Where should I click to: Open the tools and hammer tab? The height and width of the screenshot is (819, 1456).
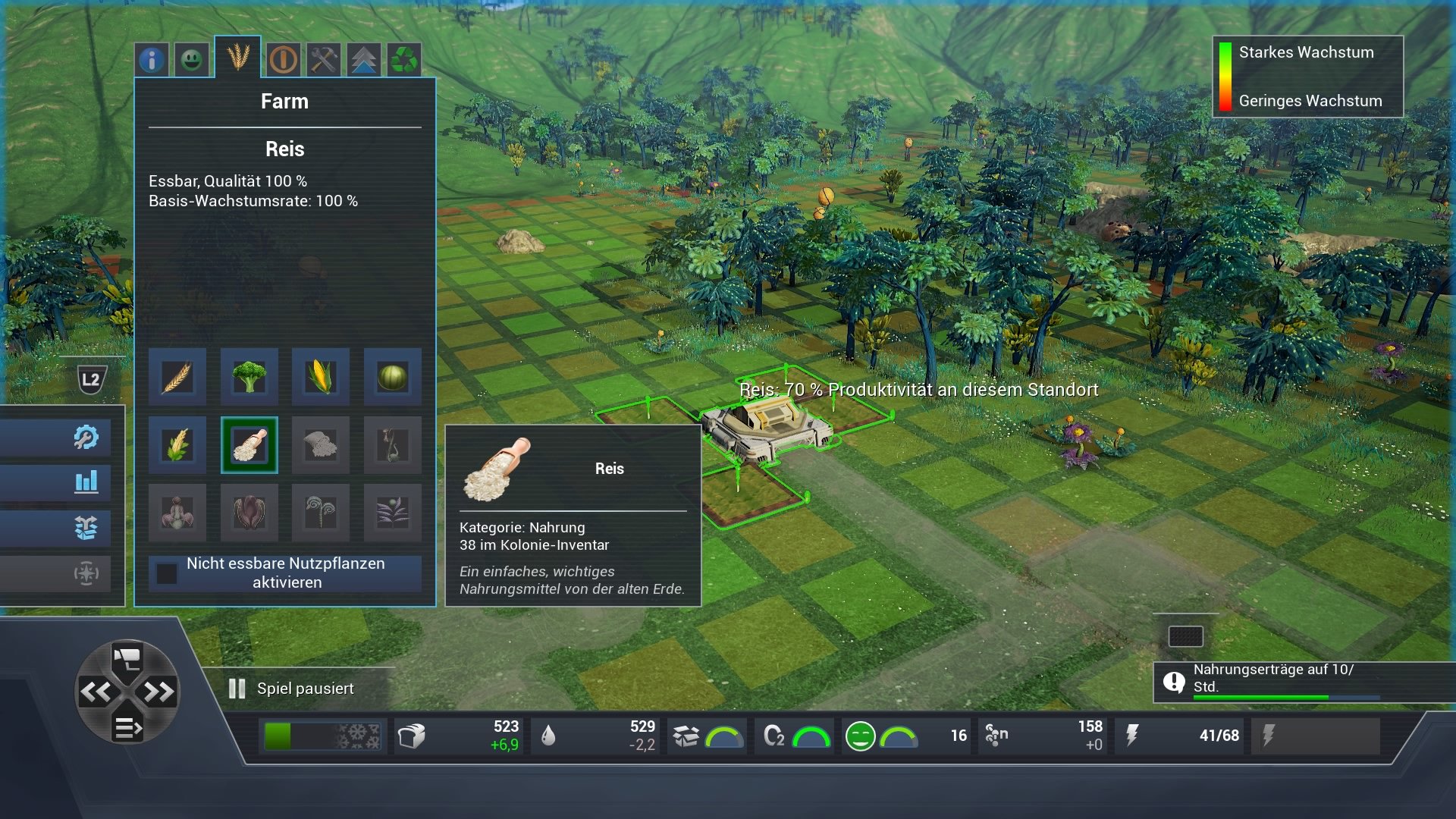pos(322,60)
